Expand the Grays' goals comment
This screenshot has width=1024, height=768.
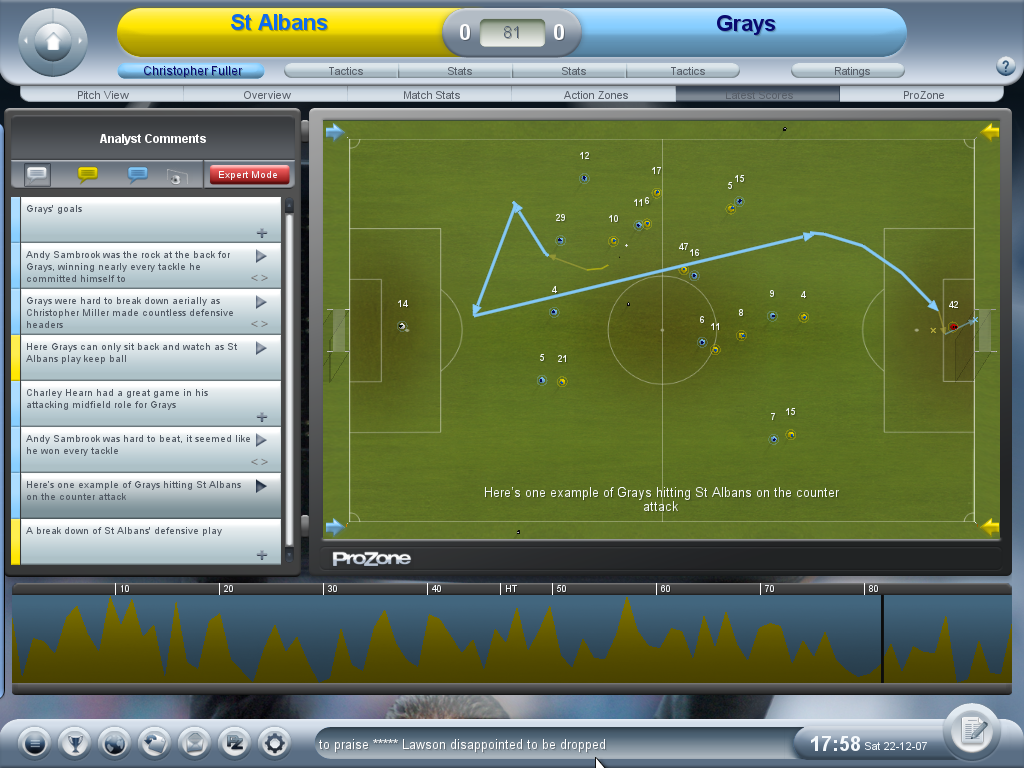pyautogui.click(x=262, y=233)
